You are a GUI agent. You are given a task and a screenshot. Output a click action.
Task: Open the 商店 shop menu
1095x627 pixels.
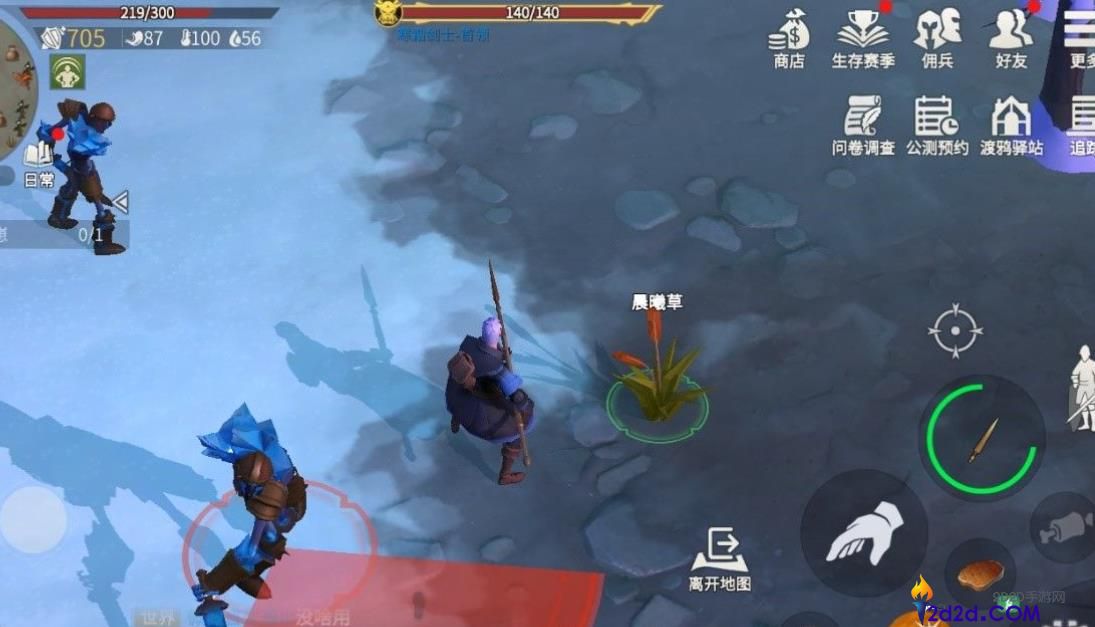(x=788, y=38)
